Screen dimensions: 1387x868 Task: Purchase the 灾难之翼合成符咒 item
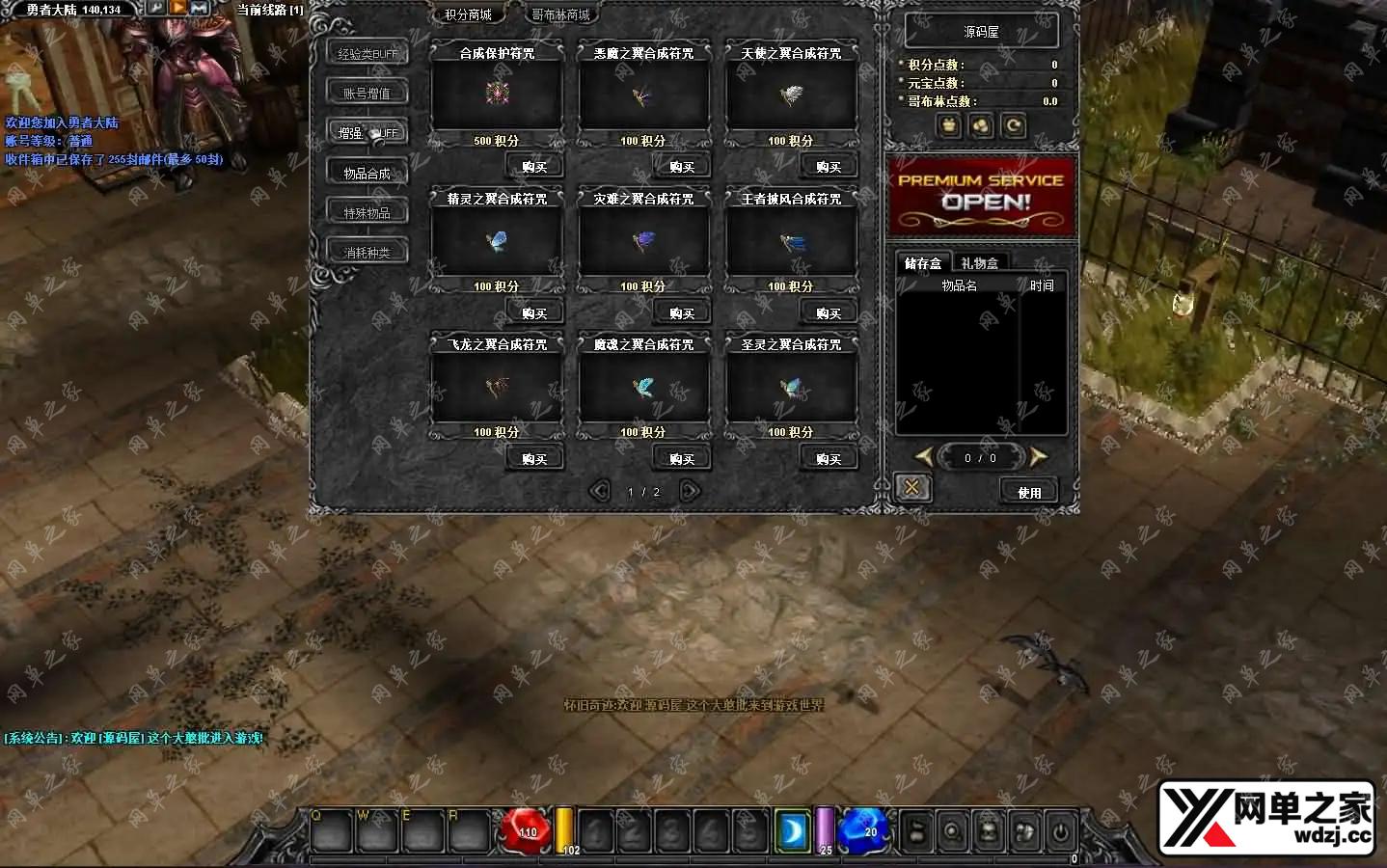pyautogui.click(x=682, y=313)
